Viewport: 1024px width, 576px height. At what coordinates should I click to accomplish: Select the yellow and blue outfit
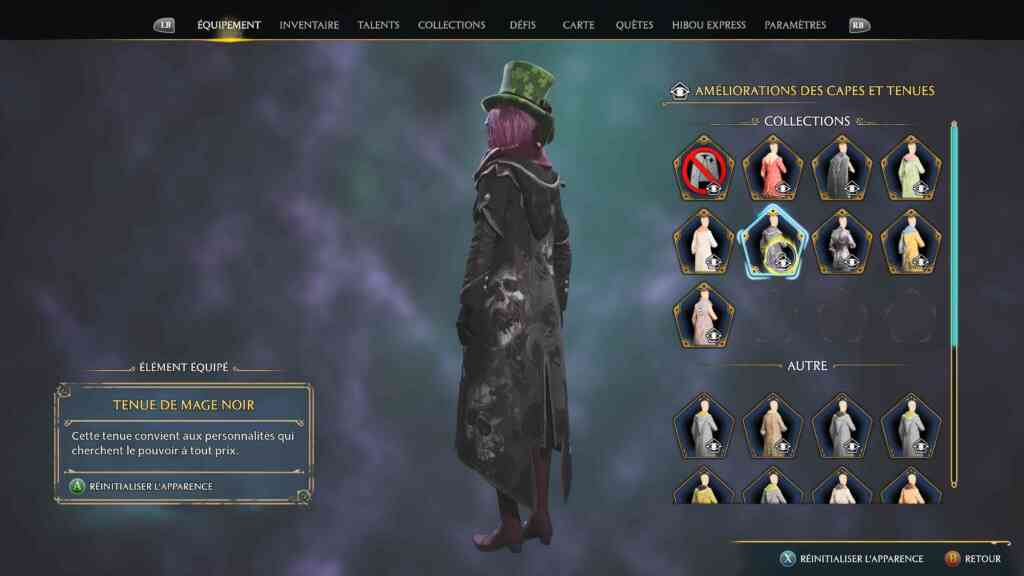click(x=911, y=242)
